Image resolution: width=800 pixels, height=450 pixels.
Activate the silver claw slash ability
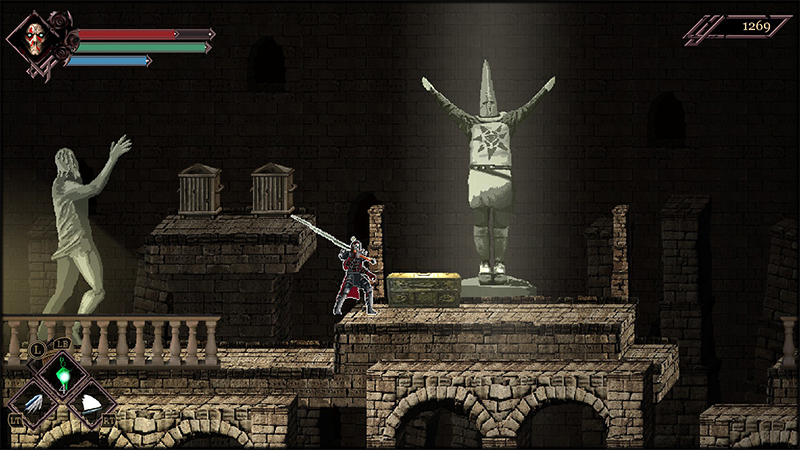coord(32,403)
